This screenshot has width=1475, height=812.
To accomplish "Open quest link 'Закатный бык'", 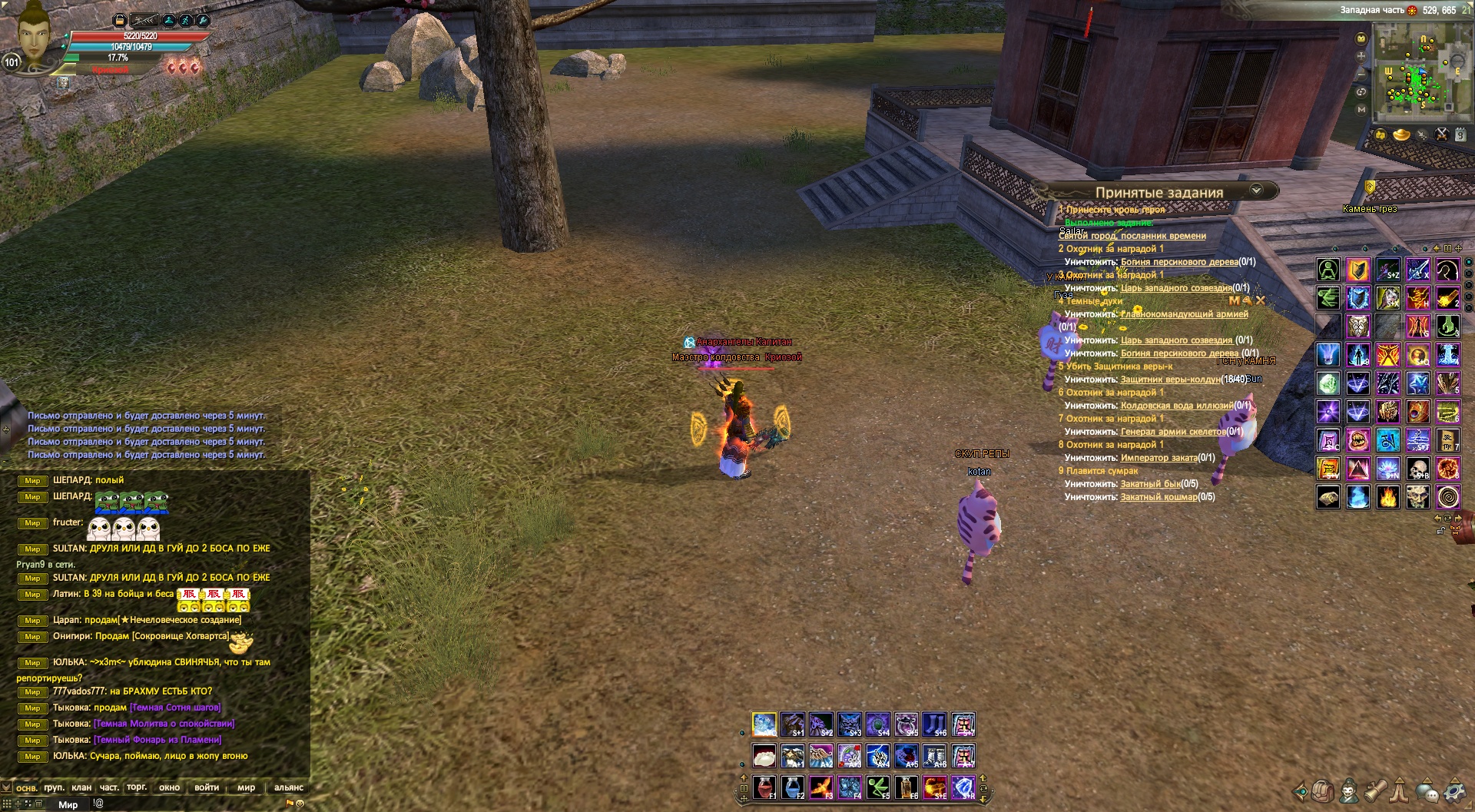I will coord(1150,484).
